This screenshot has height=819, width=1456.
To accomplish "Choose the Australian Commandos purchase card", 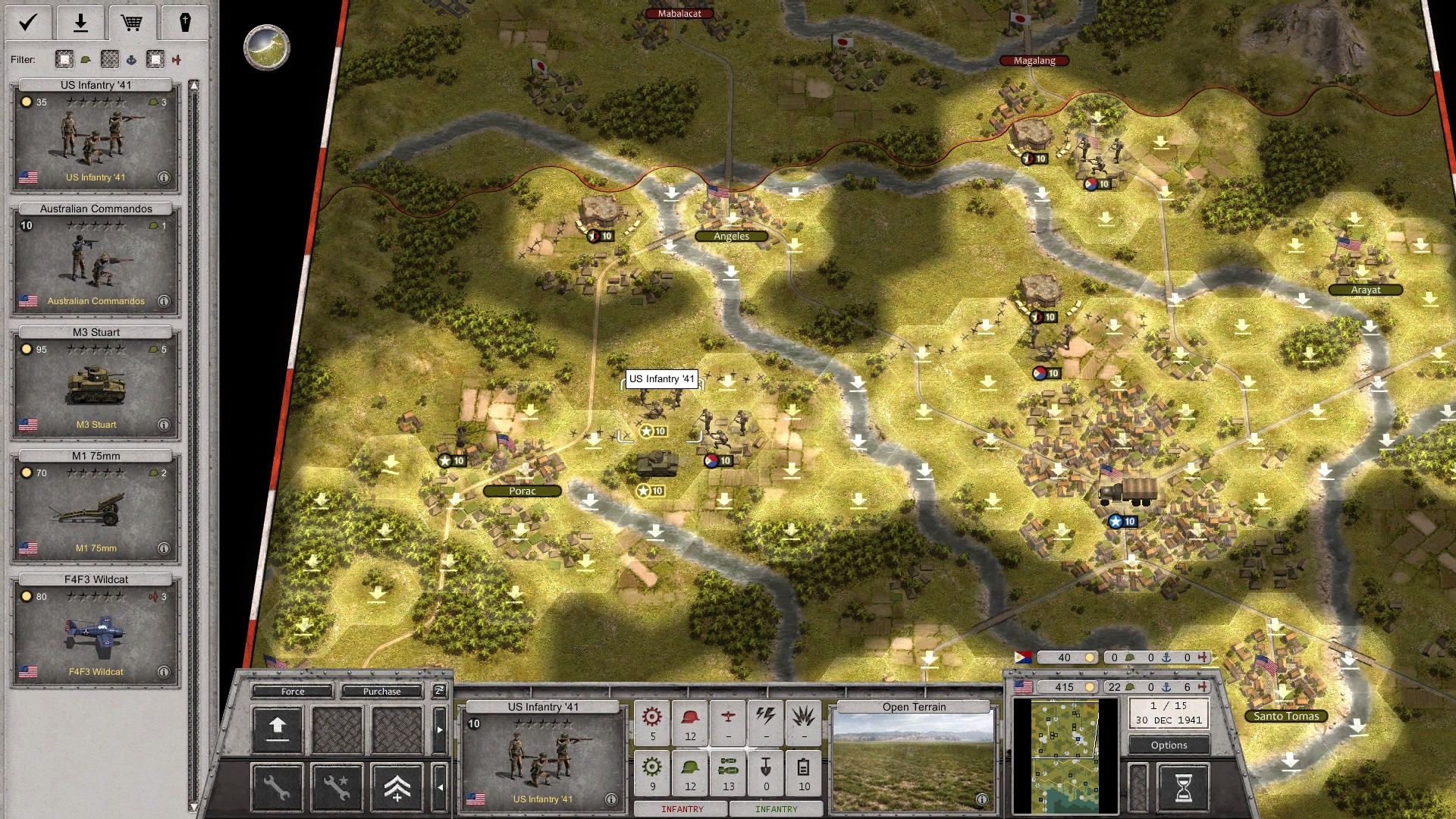I will pos(96,259).
